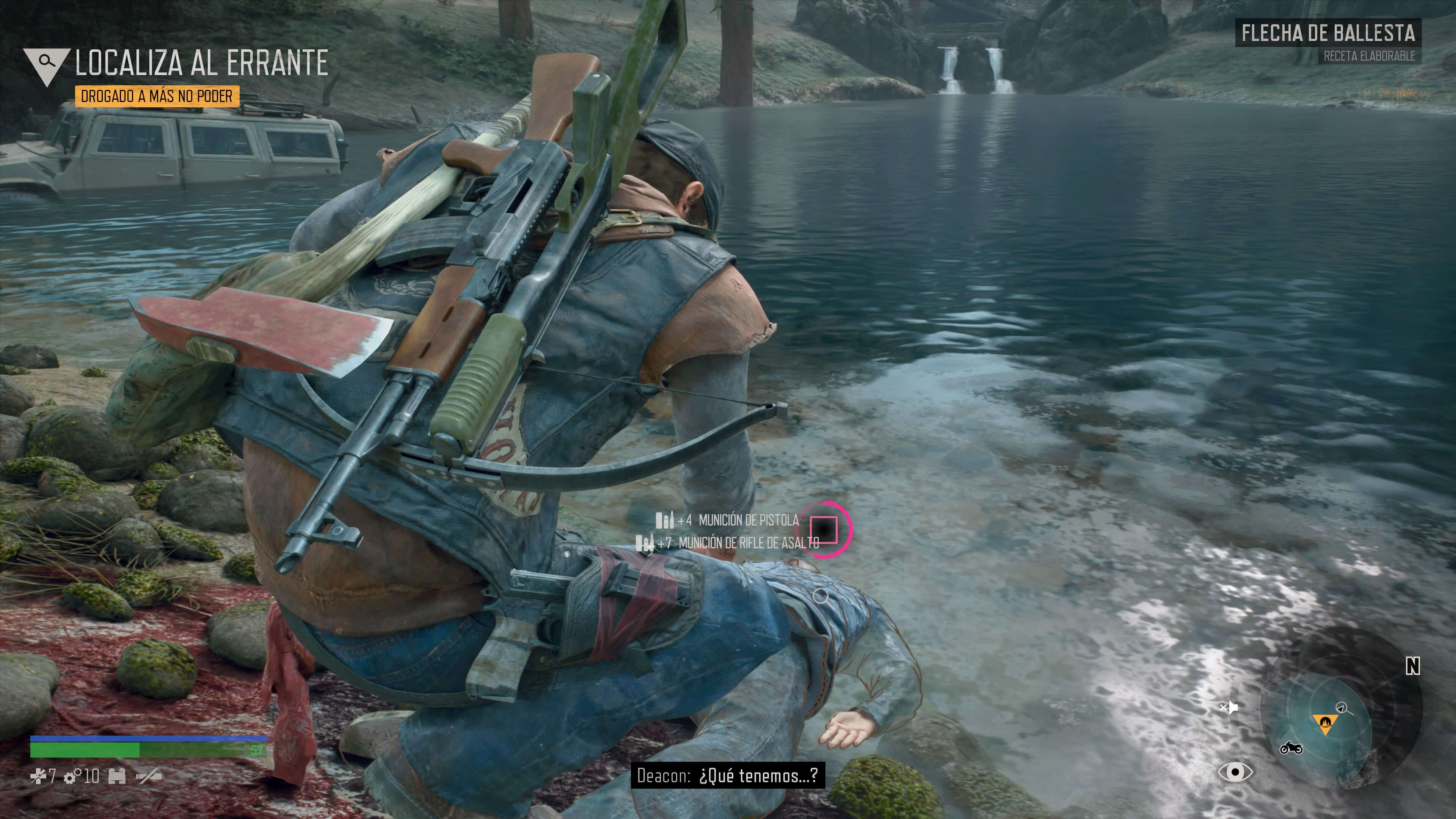Click the magnifying glass objective marker on minimap
Screen dimensions: 1456x819
pyautogui.click(x=1342, y=707)
